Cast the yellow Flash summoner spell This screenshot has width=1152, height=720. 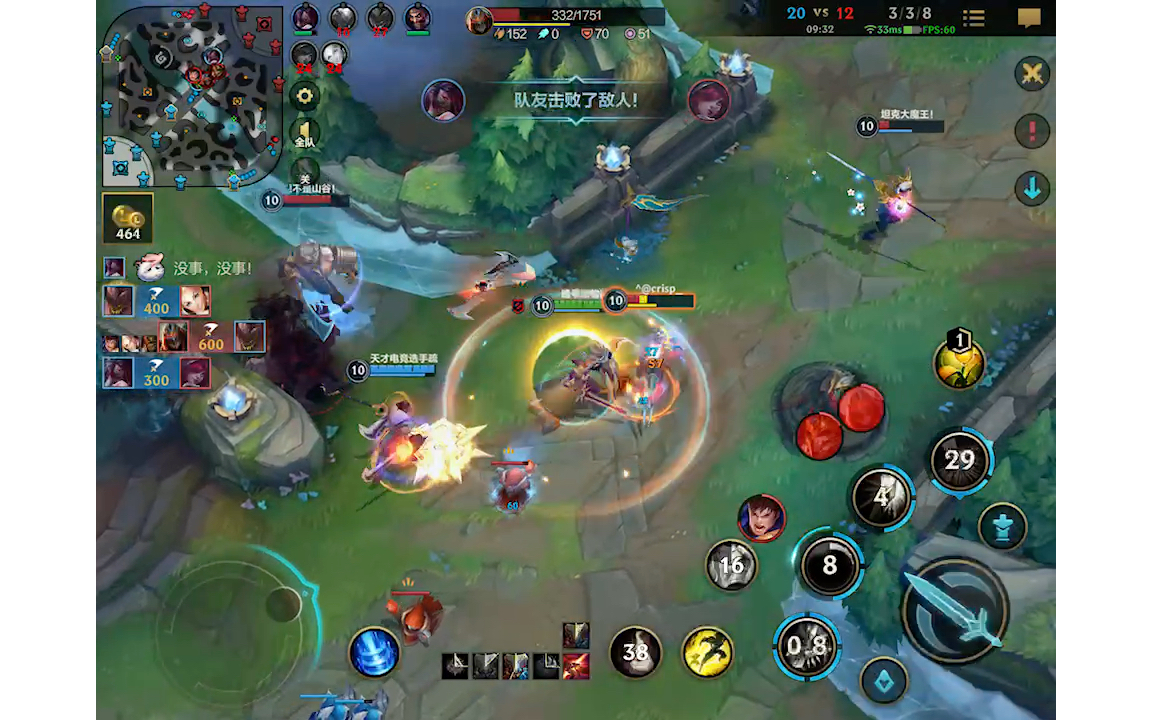pyautogui.click(x=707, y=653)
